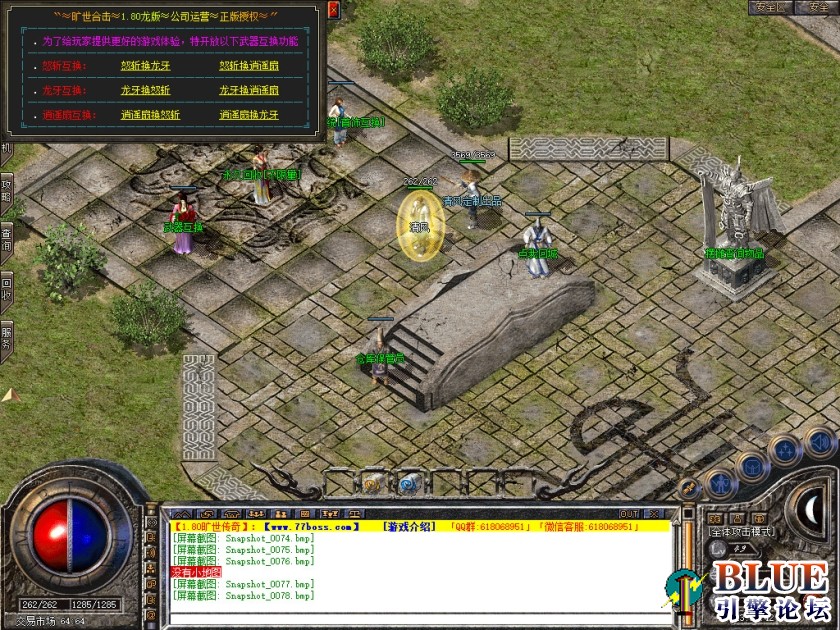The image size is (840, 630).
Task: Choose the 怒斩换逍遥扇 exchange link
Action: tap(249, 66)
